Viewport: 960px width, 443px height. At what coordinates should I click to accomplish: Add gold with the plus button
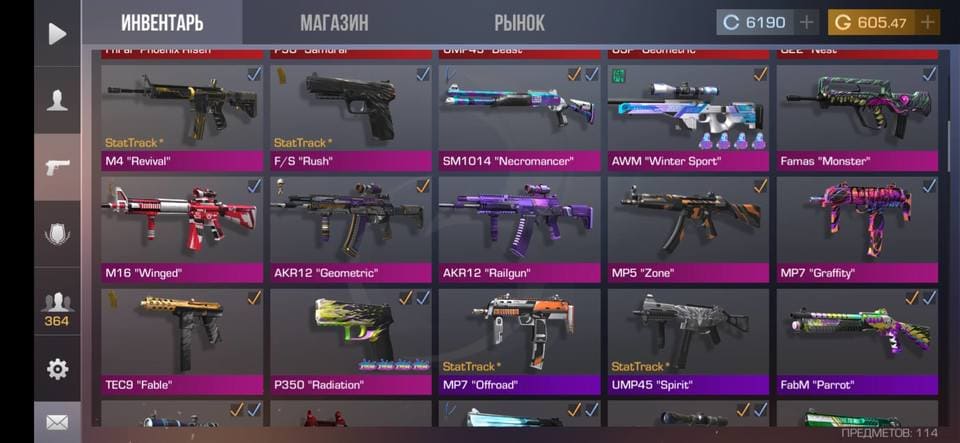pyautogui.click(x=927, y=22)
